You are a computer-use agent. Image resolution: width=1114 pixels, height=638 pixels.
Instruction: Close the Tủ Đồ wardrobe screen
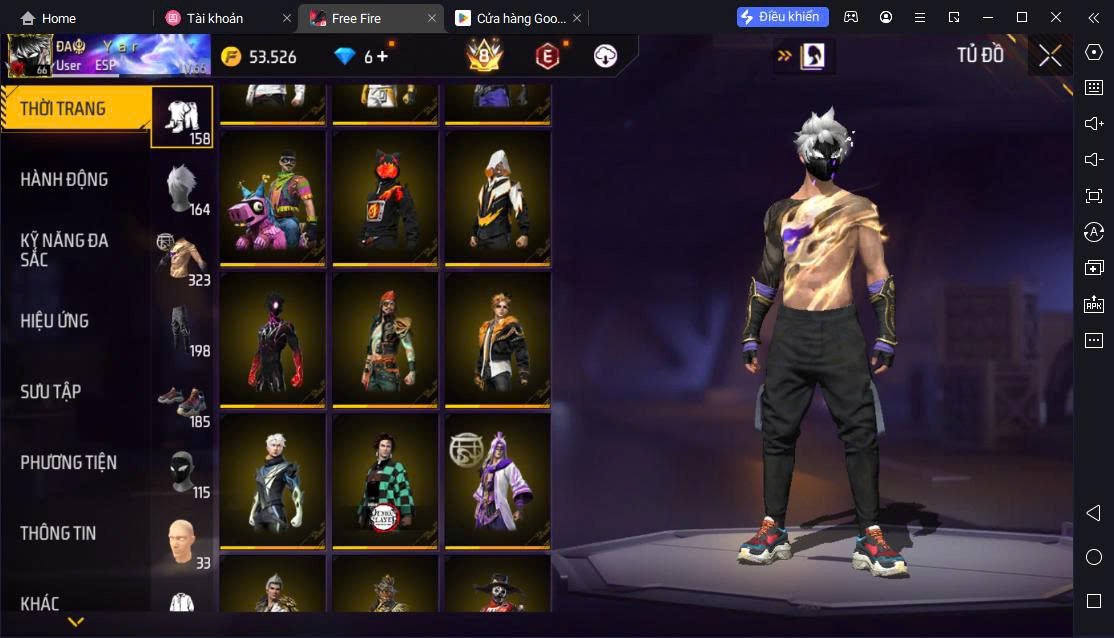1049,56
